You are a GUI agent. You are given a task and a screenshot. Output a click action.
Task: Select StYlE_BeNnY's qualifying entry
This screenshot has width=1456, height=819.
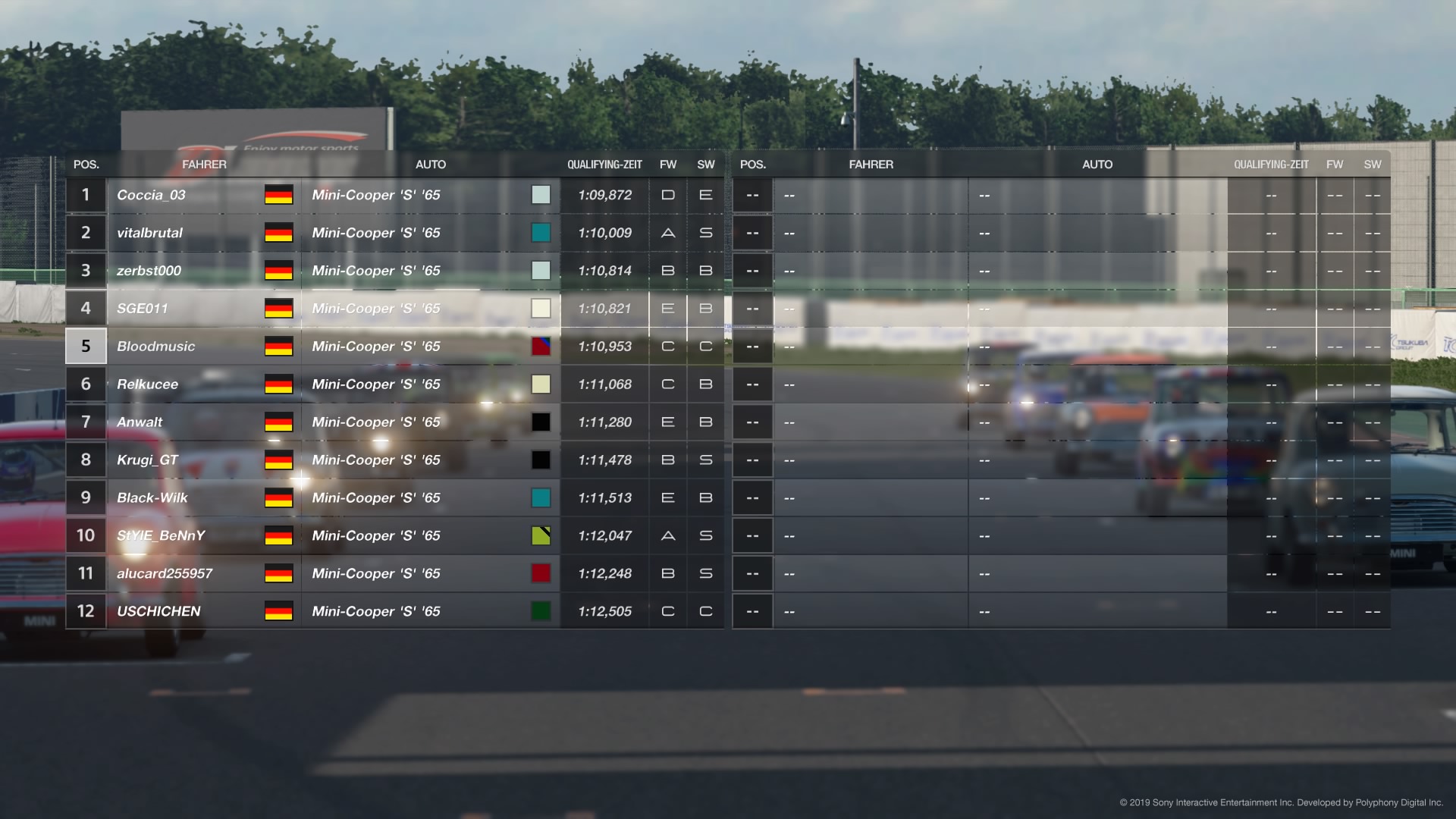(x=161, y=536)
